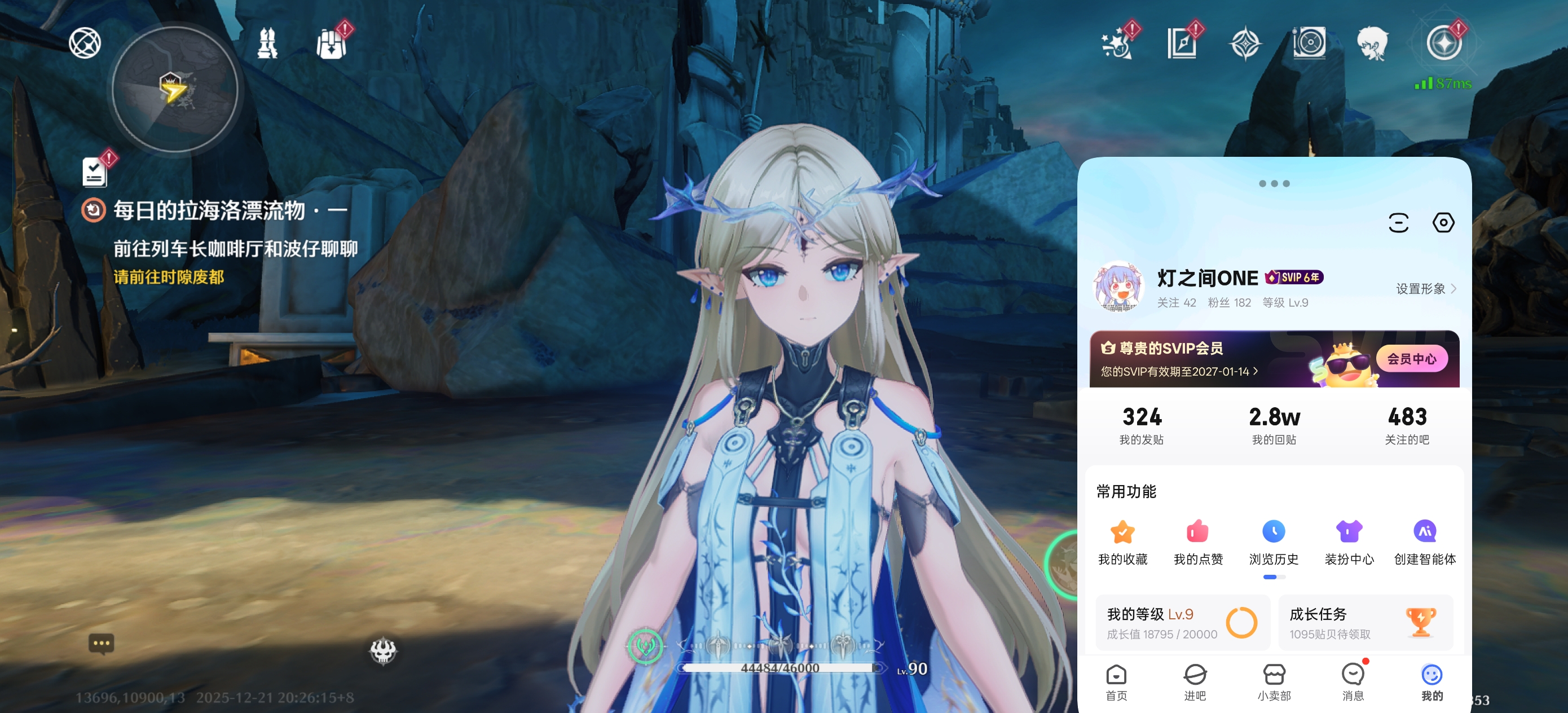The image size is (1568, 713).
Task: Open the quest checklist icon
Action: coord(95,171)
